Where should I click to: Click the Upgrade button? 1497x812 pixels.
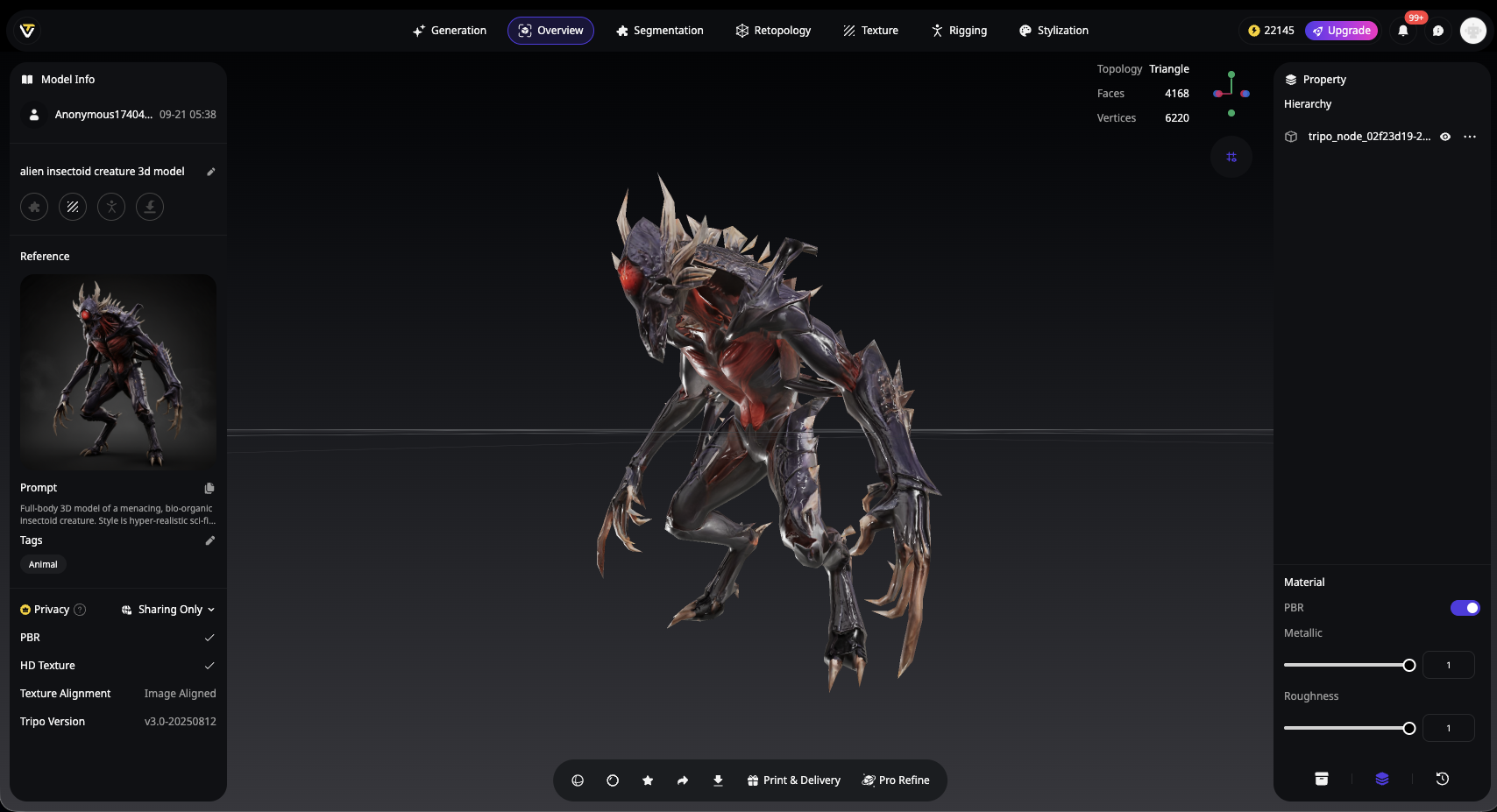click(x=1341, y=31)
